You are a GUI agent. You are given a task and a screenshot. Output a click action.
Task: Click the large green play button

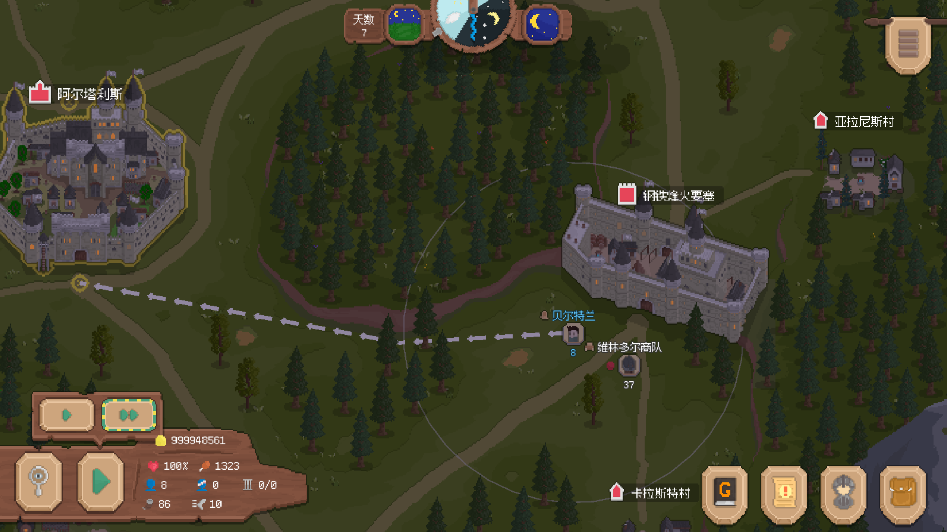[x=100, y=481]
